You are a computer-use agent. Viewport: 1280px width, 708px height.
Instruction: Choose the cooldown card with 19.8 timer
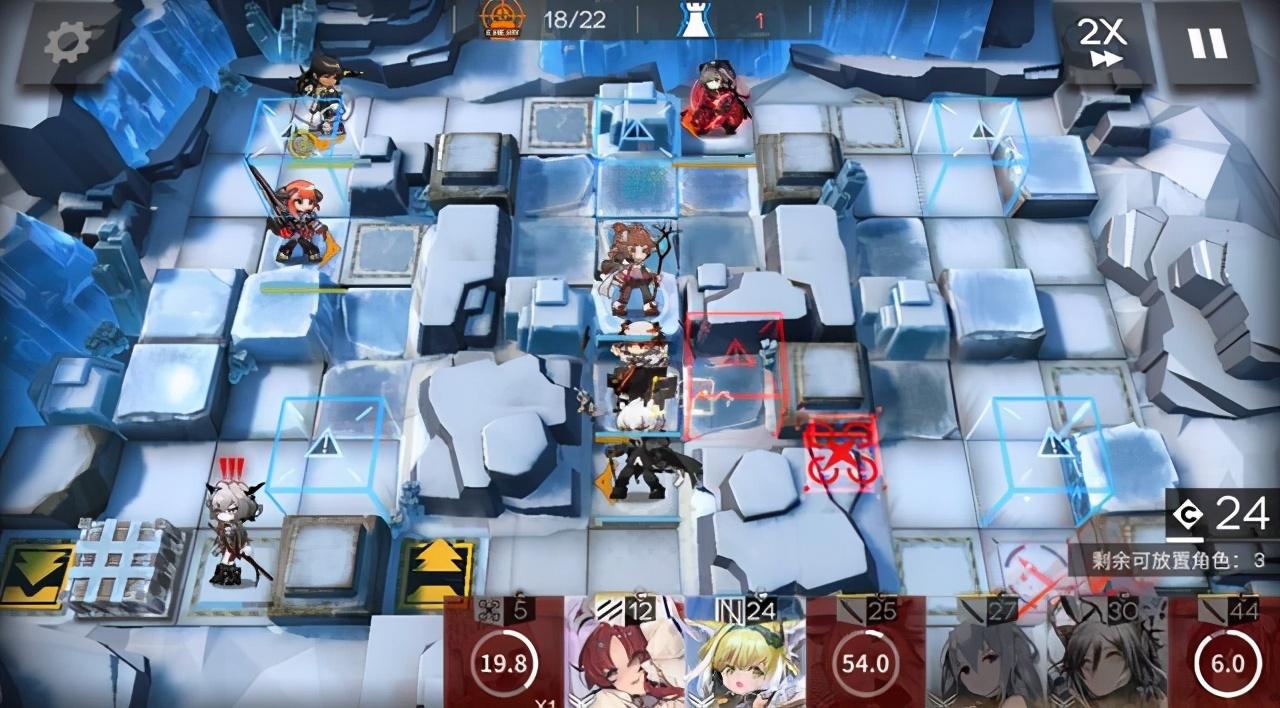503,655
